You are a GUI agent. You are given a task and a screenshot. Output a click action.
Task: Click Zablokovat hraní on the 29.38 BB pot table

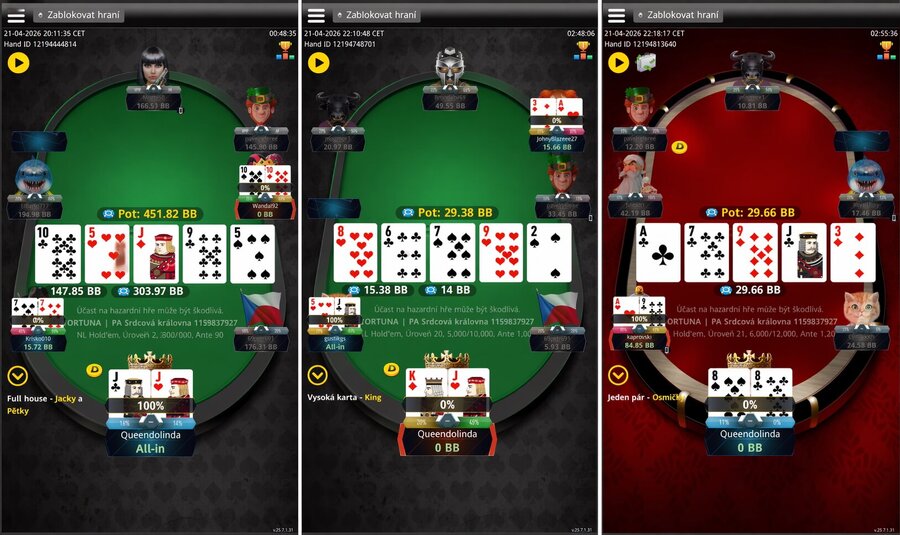tap(378, 15)
